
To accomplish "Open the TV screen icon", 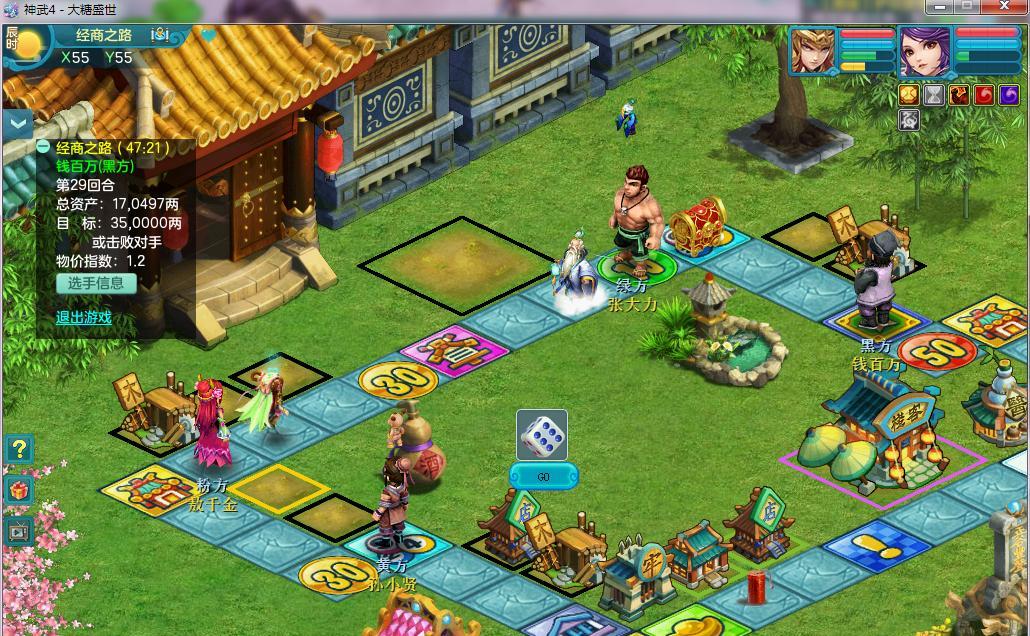I will pos(19,531).
